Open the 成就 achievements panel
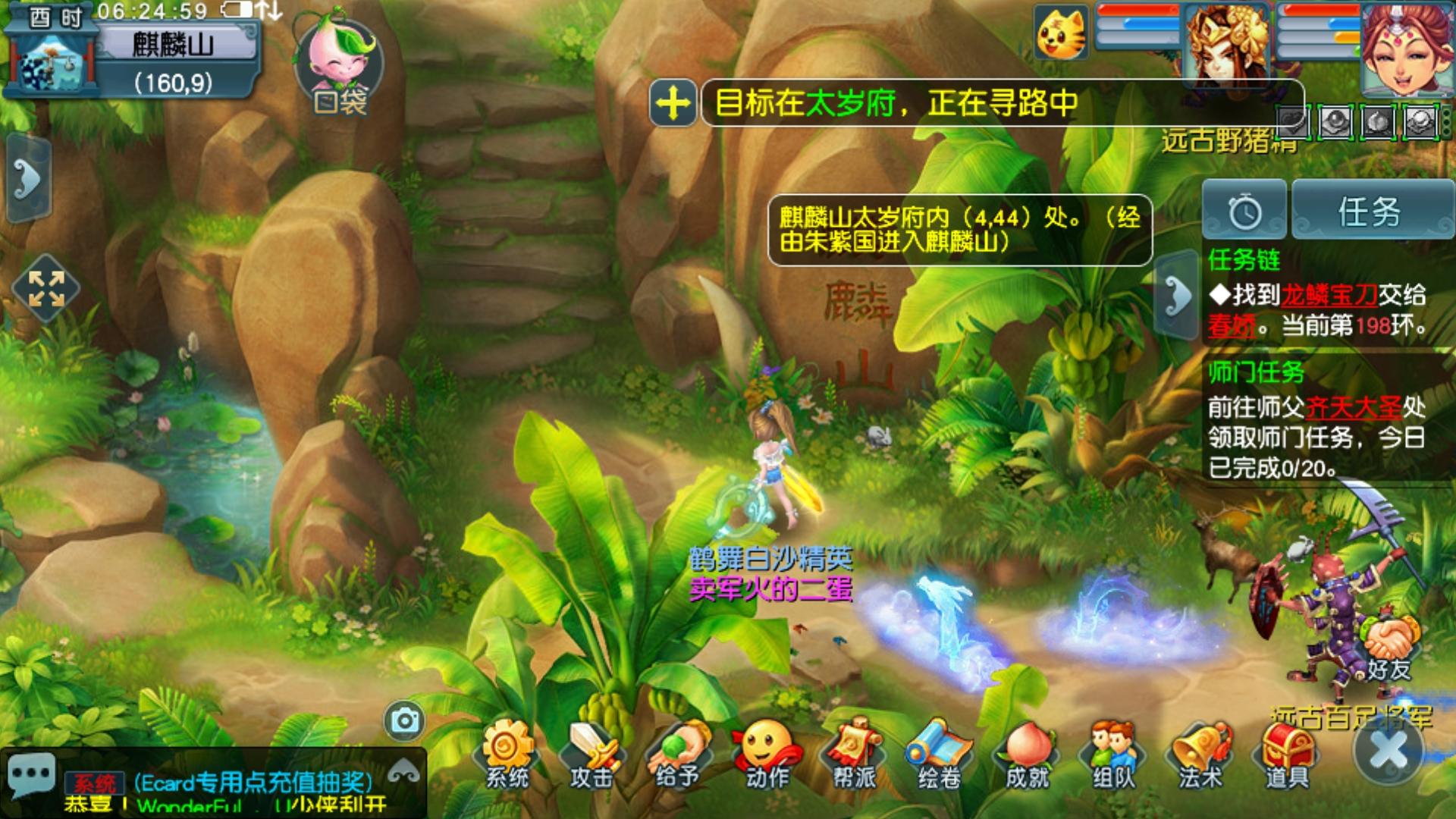The width and height of the screenshot is (1456, 819). [x=1027, y=753]
